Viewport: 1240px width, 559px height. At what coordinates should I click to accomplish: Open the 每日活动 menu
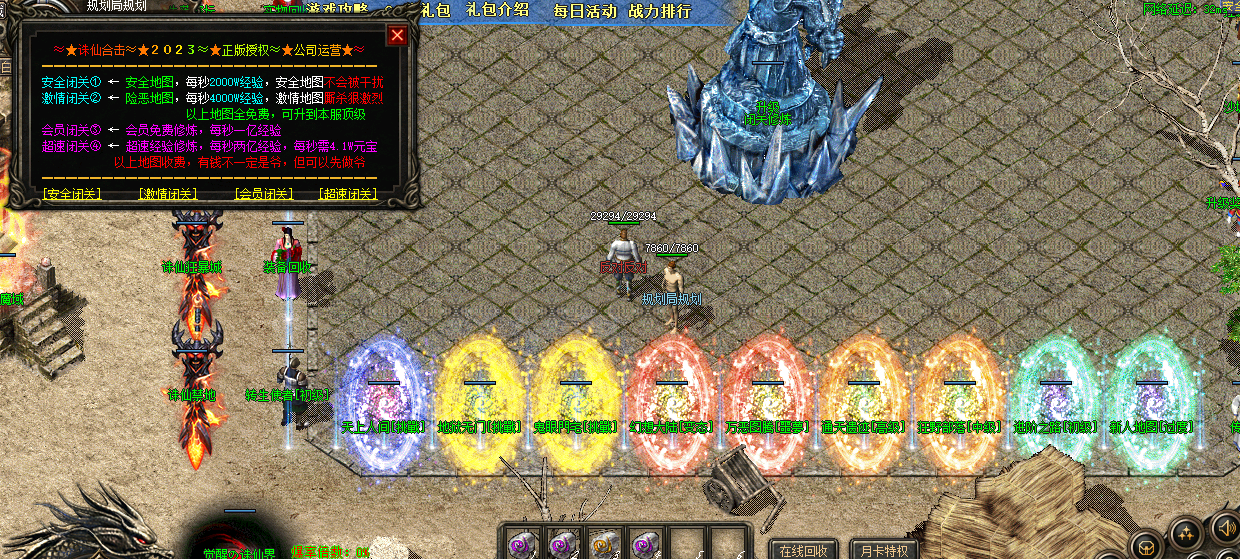coord(584,11)
